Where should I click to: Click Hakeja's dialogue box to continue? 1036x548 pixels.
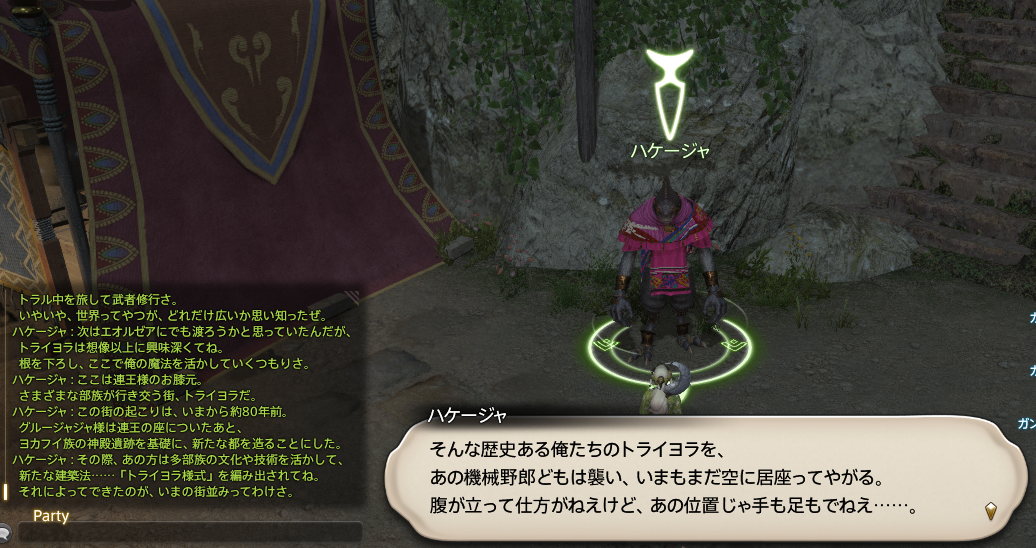(700, 476)
